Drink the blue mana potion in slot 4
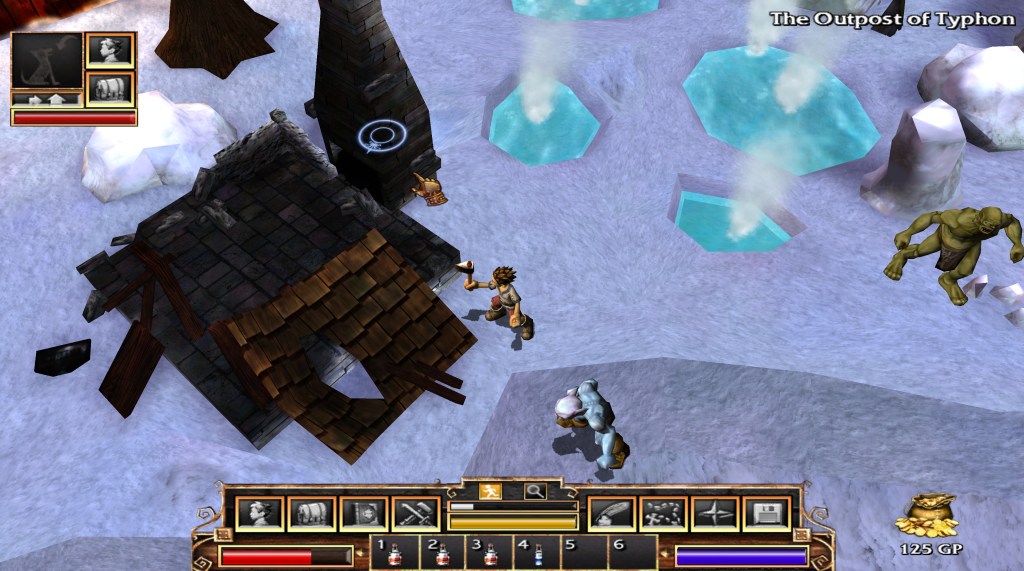The width and height of the screenshot is (1024, 571). 537,553
